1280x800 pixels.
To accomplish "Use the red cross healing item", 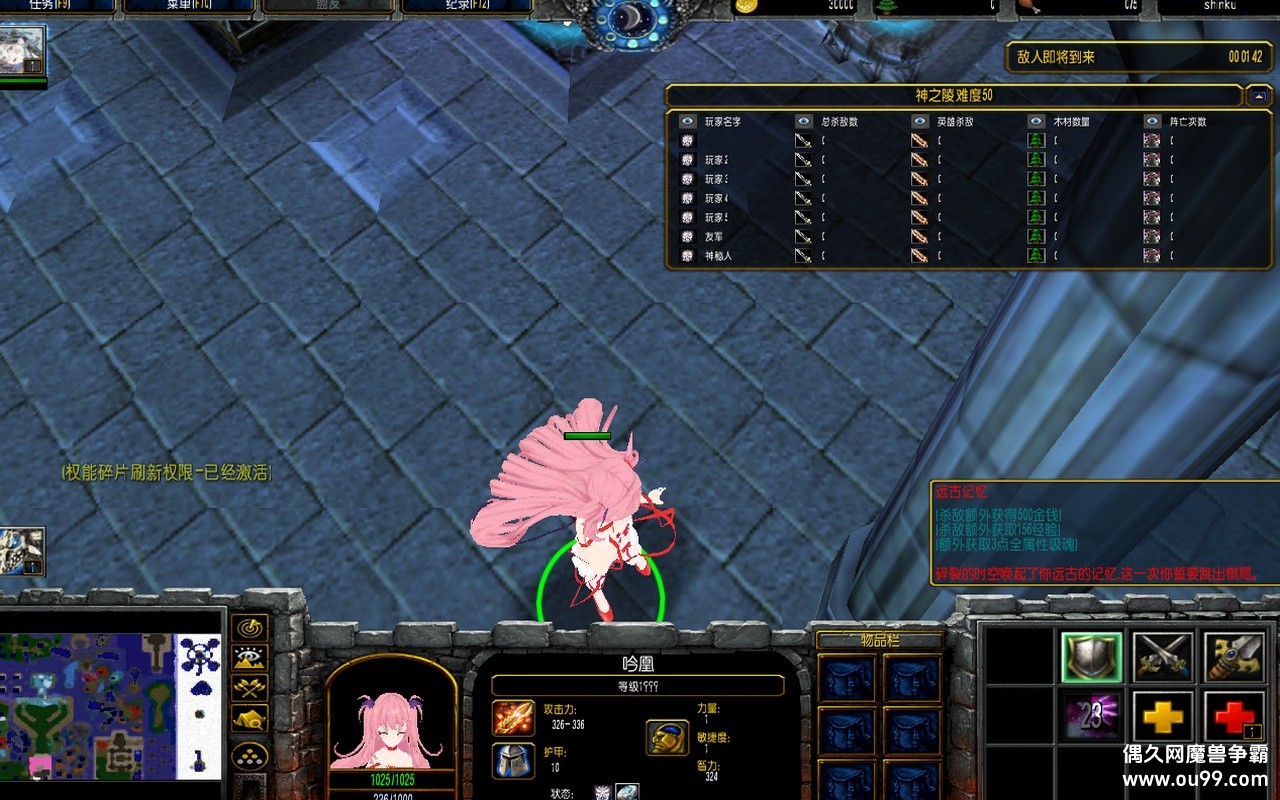I will [1235, 715].
